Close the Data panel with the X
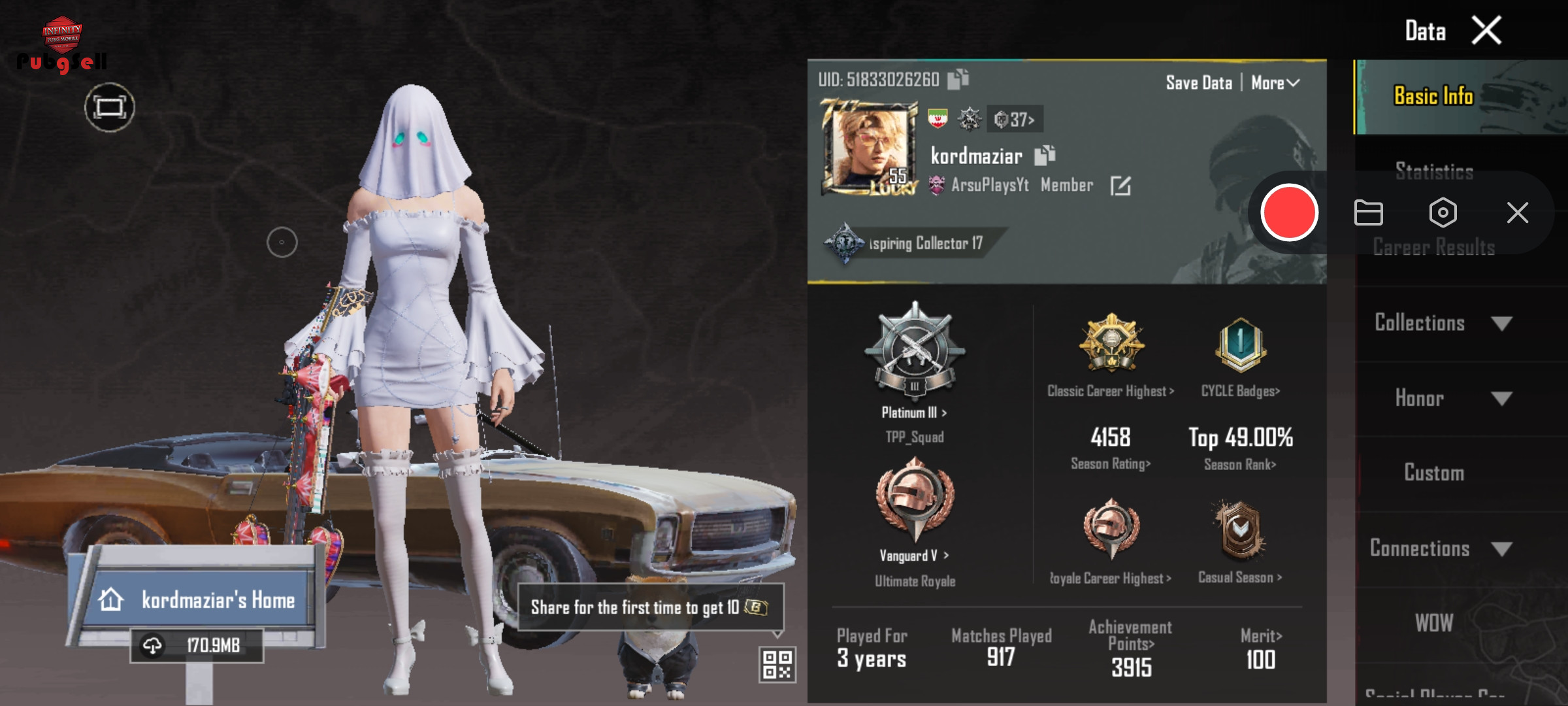The image size is (1568, 706). (1486, 31)
